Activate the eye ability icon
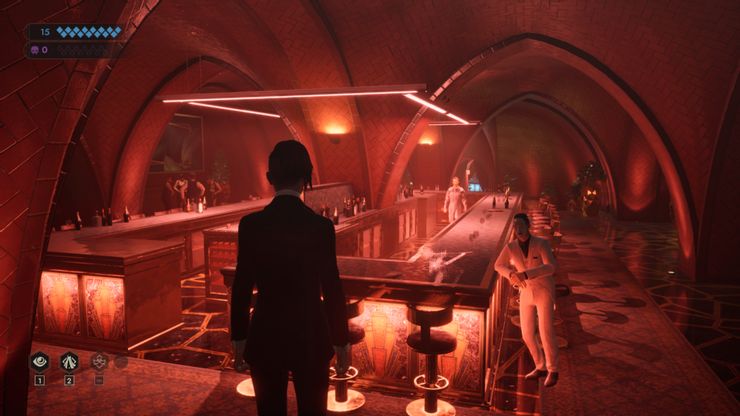Image resolution: width=740 pixels, height=416 pixels. click(x=40, y=362)
